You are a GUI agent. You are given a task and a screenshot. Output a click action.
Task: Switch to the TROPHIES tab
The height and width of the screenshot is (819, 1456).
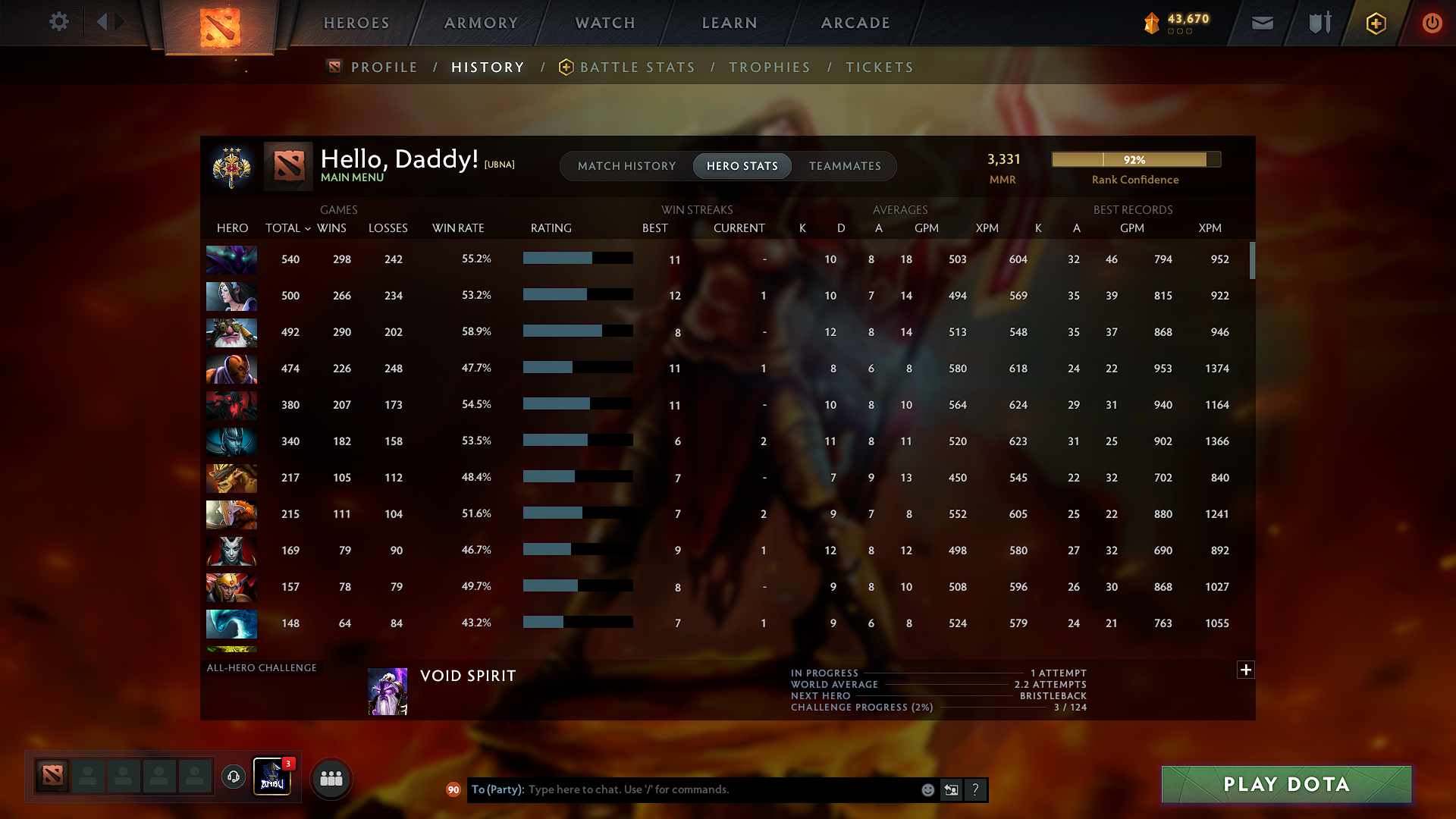pyautogui.click(x=770, y=67)
